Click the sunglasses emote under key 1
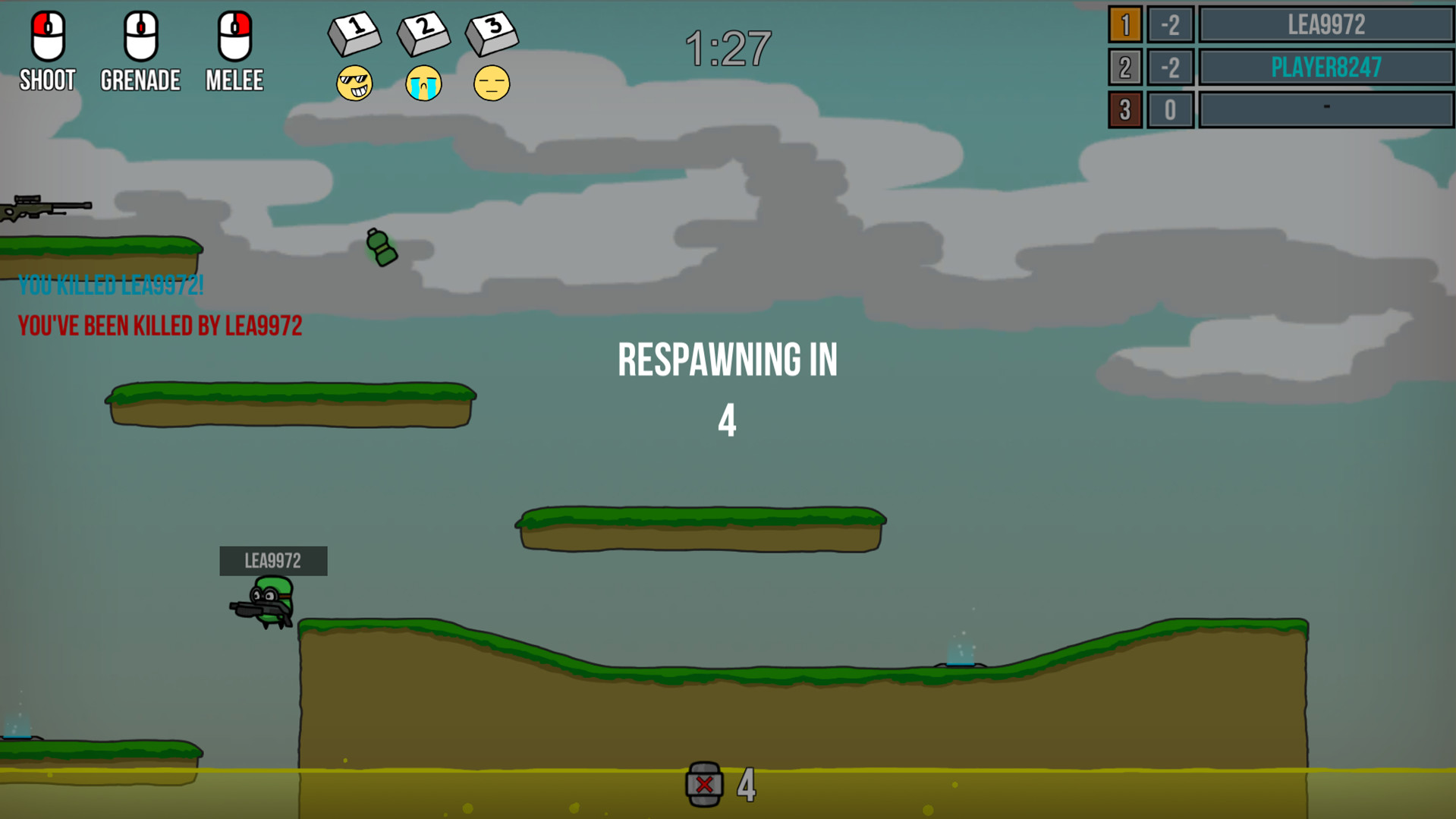Screen dimensions: 1456x819 354,83
